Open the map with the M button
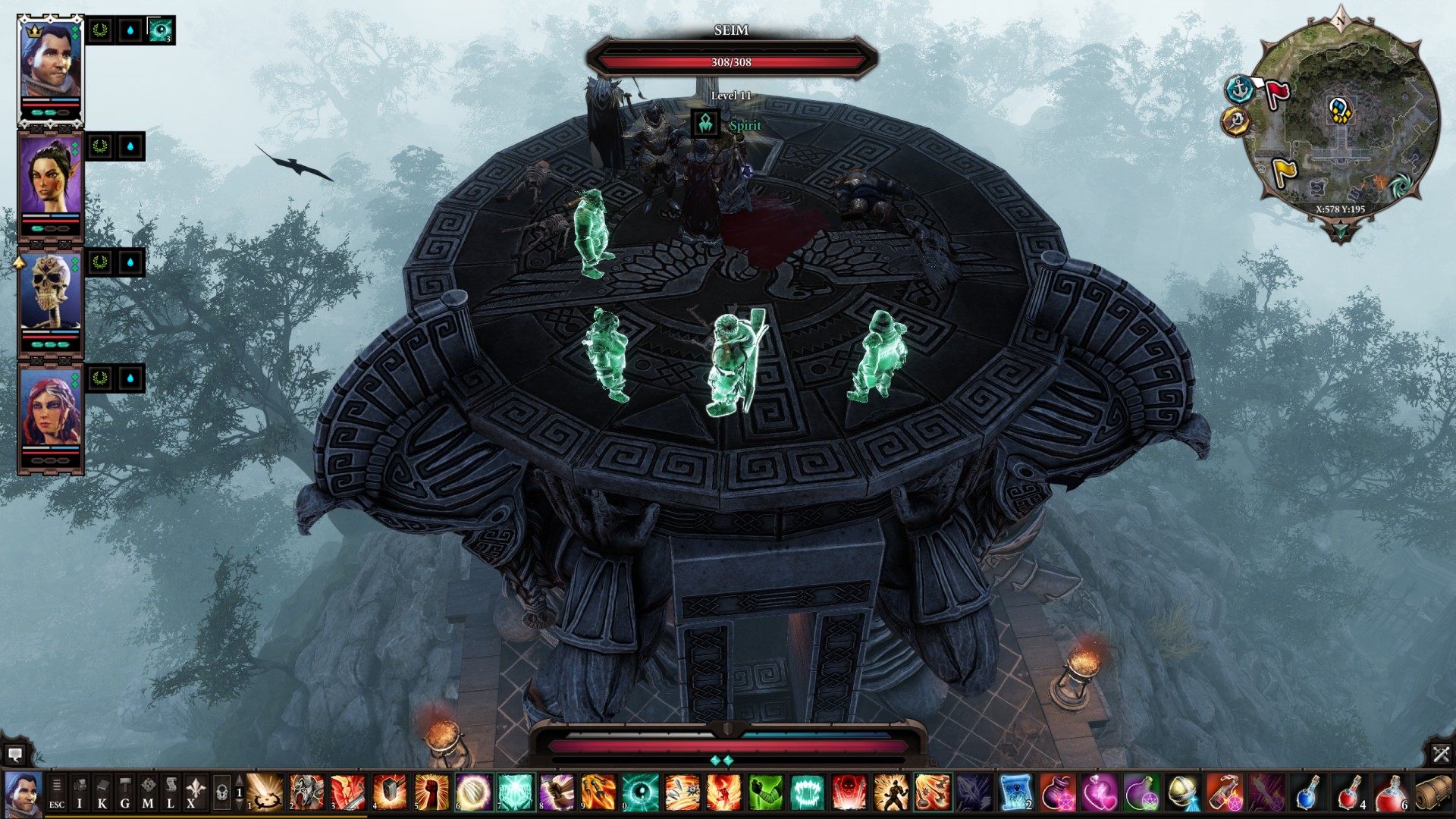The width and height of the screenshot is (1456, 819). click(x=148, y=792)
